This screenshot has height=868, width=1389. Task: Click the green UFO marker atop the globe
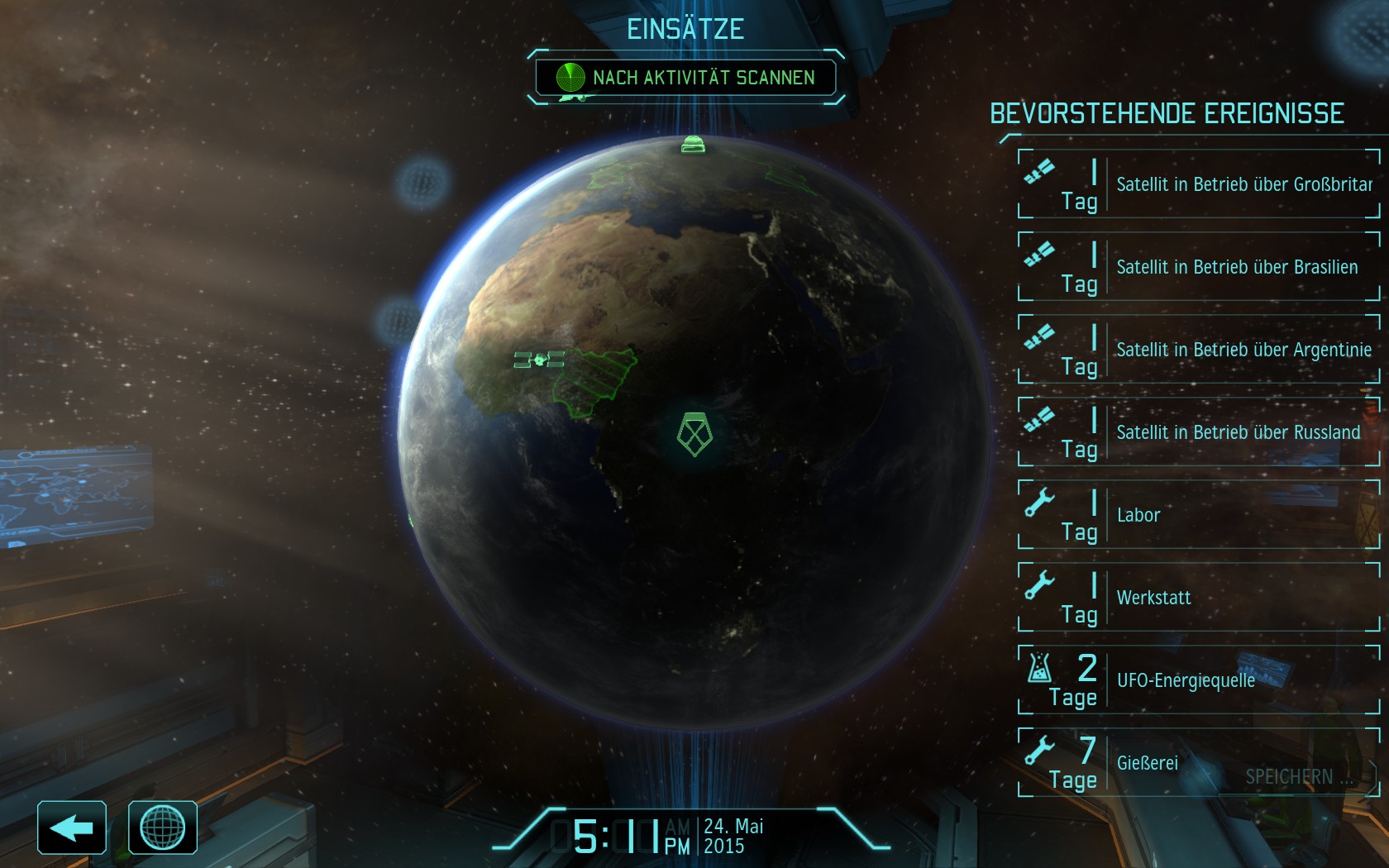click(693, 145)
